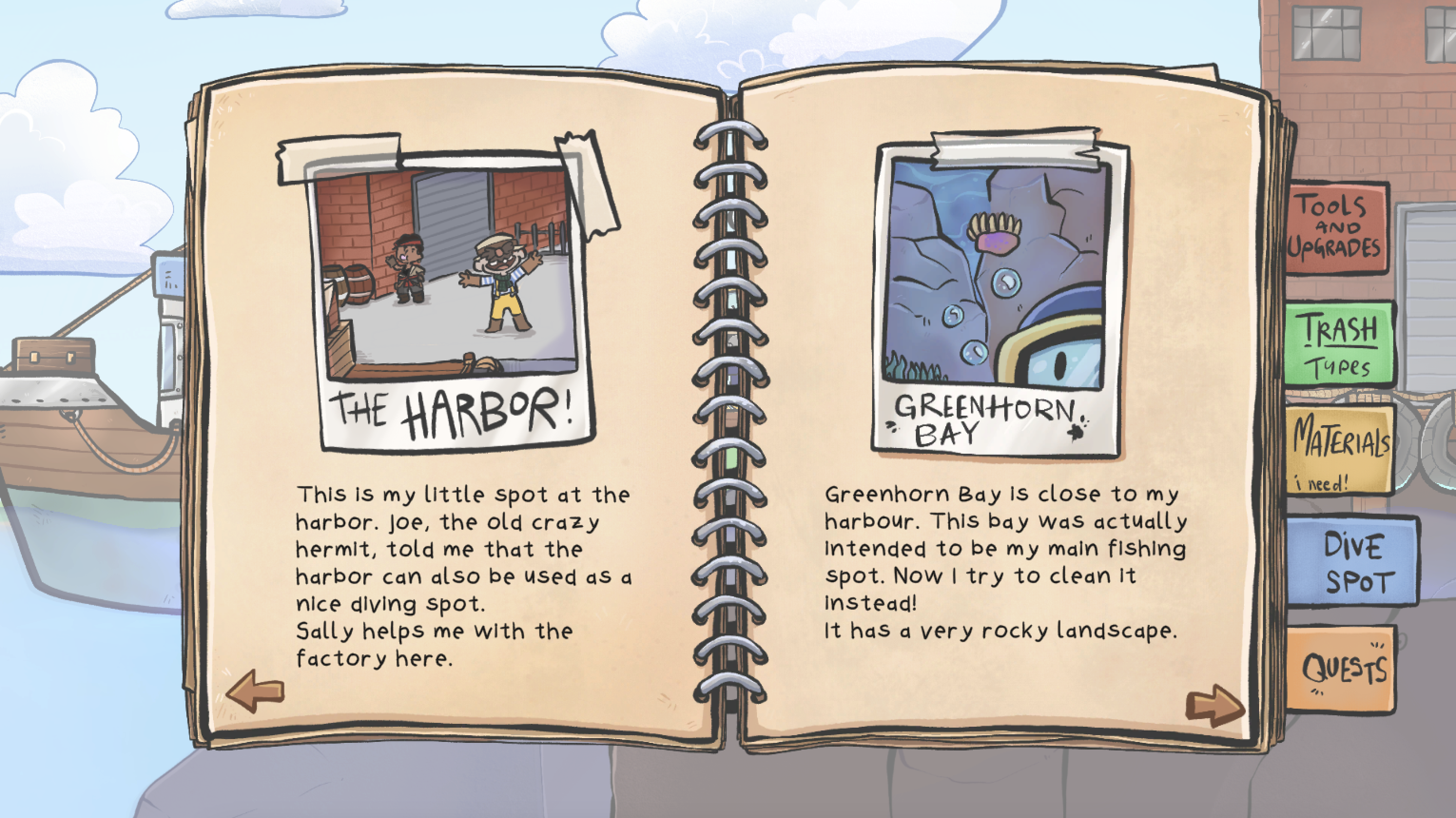
Task: Show the Materials I need tab
Action: [x=1340, y=450]
